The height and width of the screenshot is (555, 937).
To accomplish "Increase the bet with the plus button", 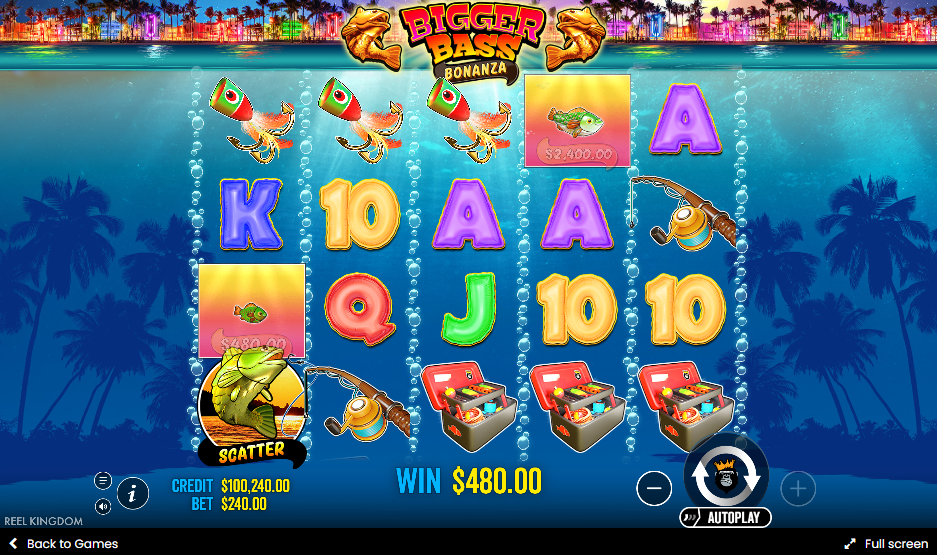I will point(798,488).
